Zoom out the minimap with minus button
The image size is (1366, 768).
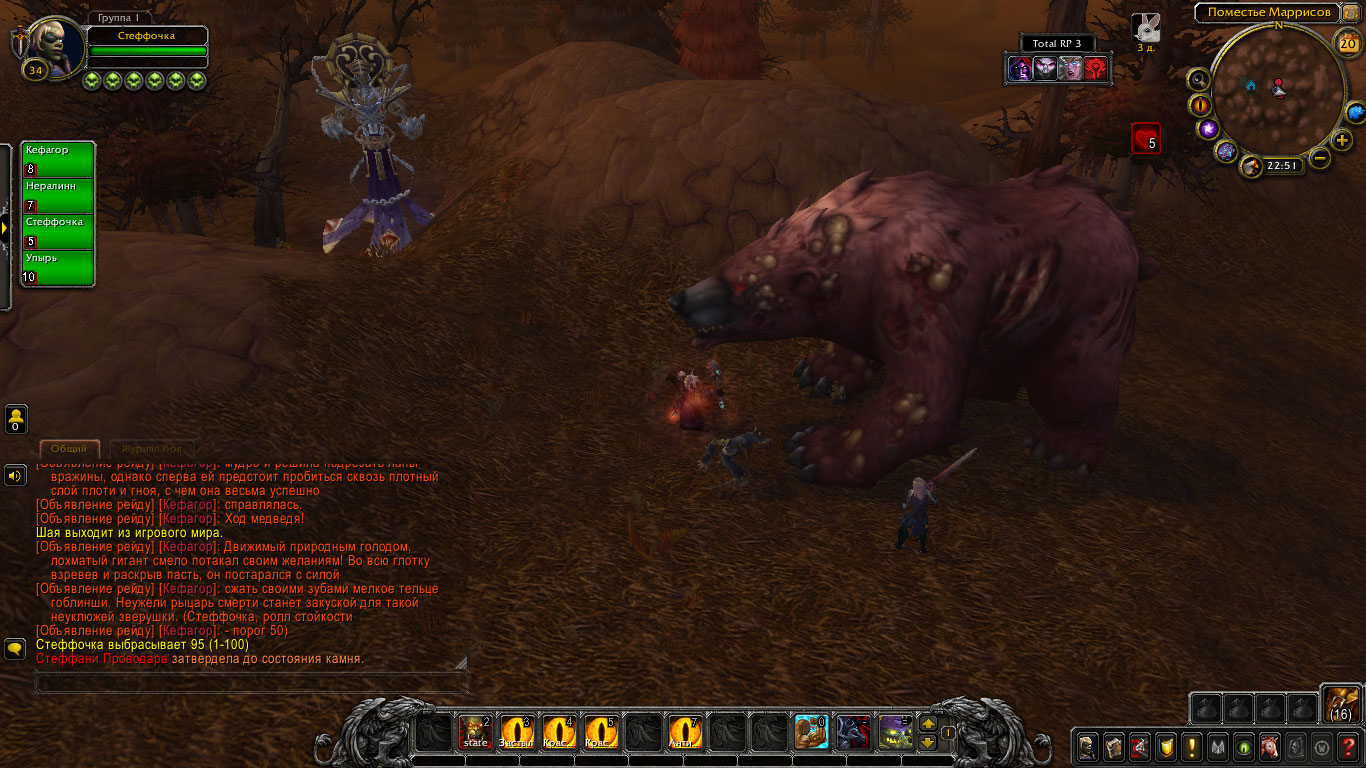tap(1320, 158)
